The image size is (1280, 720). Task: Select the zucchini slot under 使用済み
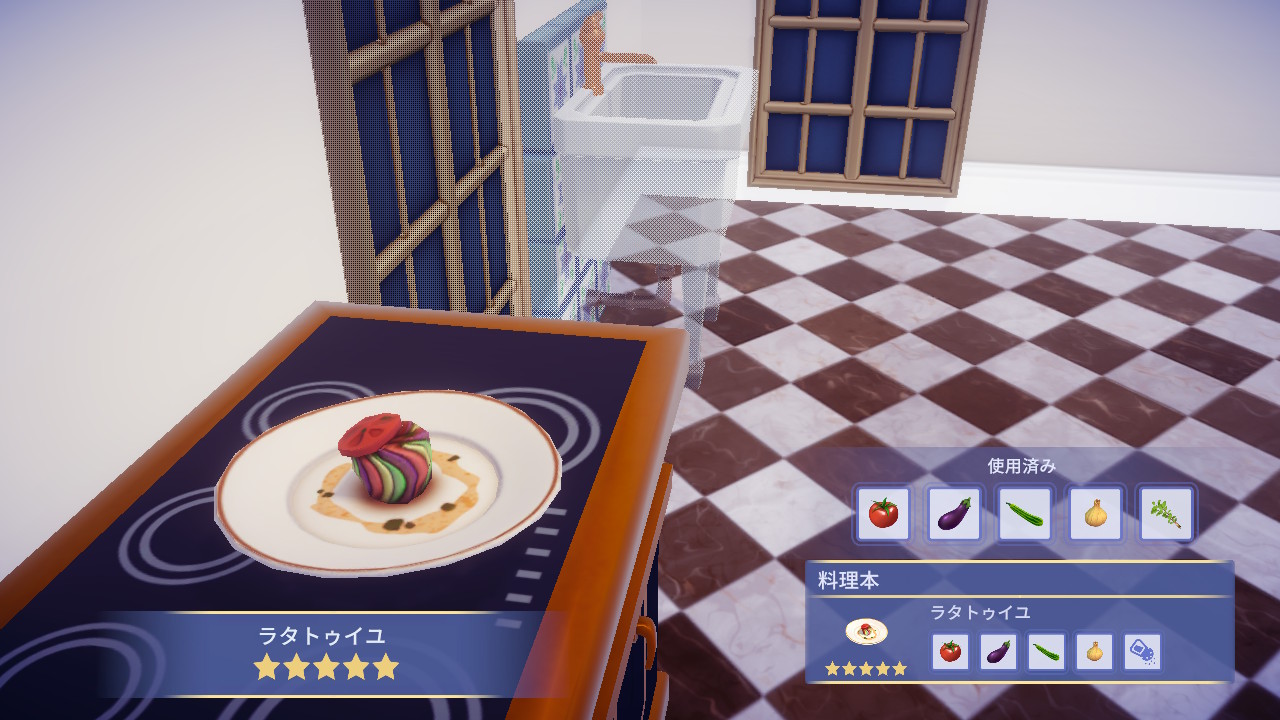(x=1025, y=514)
